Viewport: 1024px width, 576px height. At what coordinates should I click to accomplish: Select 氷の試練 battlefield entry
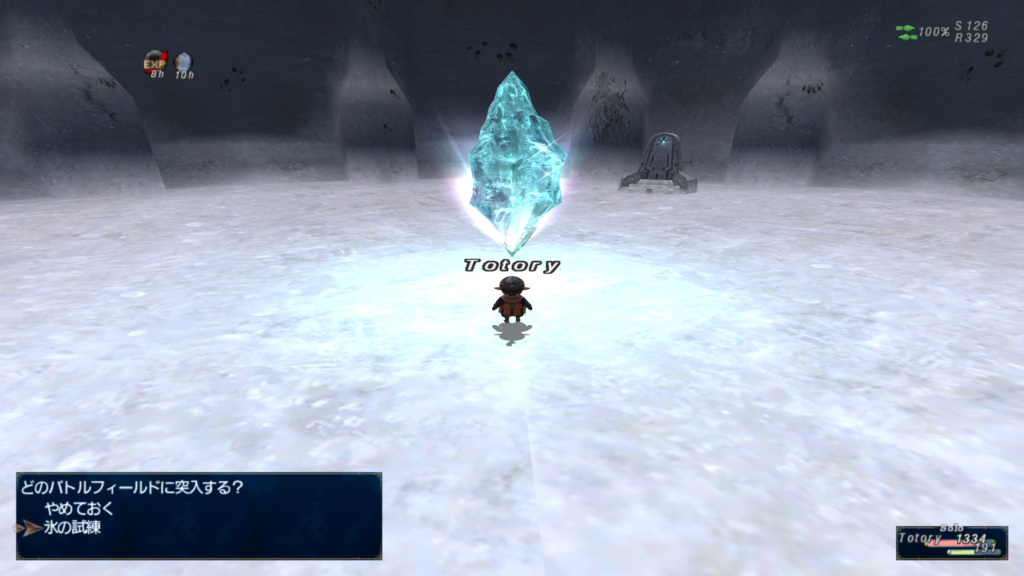[72, 527]
